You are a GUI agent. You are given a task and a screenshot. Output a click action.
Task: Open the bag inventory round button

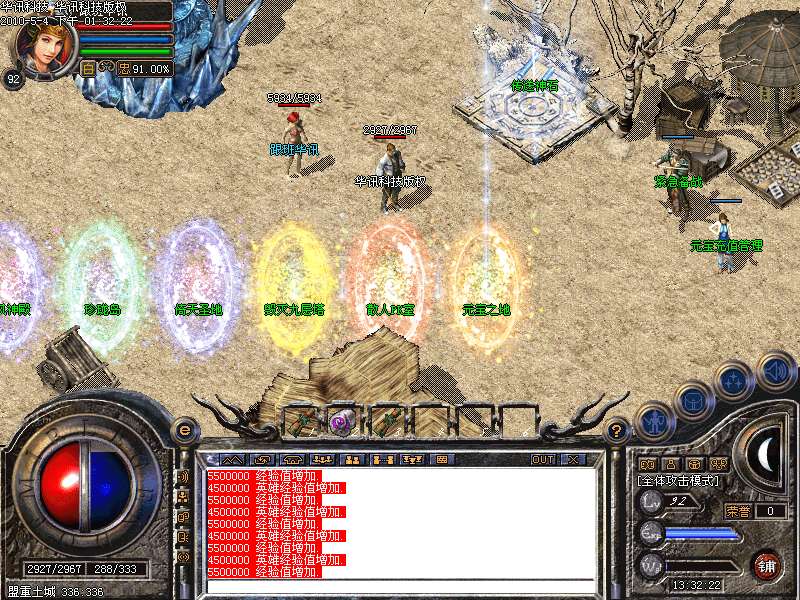point(693,401)
